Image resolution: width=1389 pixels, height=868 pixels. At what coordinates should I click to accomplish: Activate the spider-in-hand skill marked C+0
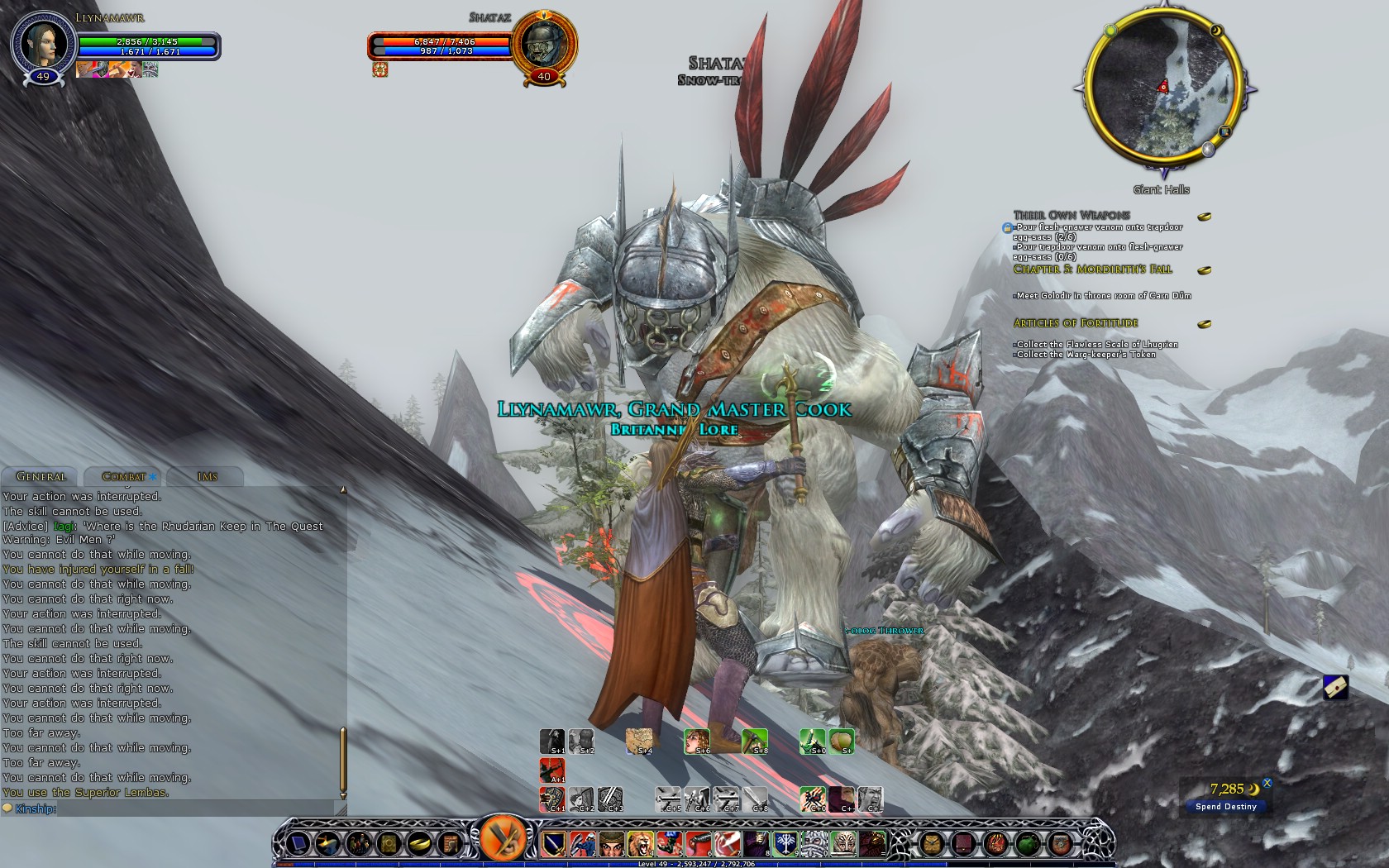(x=812, y=799)
